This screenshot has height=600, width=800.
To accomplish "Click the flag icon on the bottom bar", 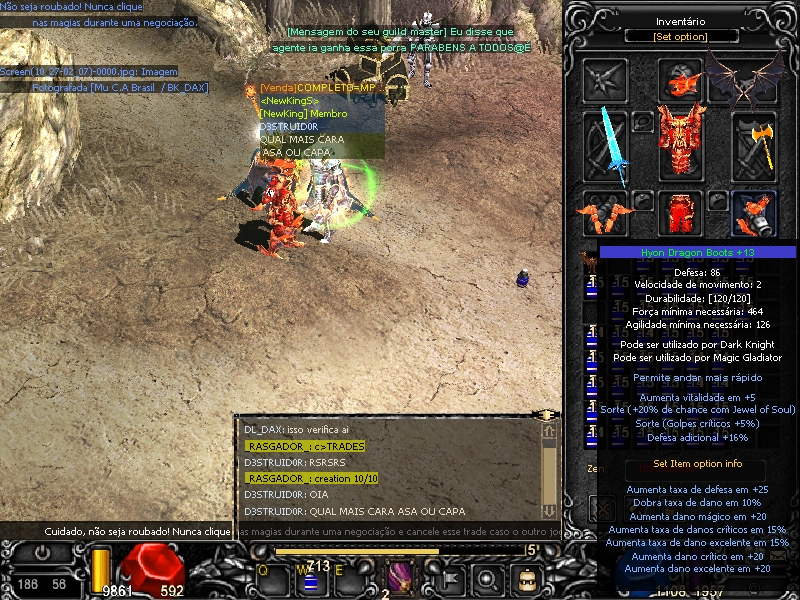I will (451, 577).
